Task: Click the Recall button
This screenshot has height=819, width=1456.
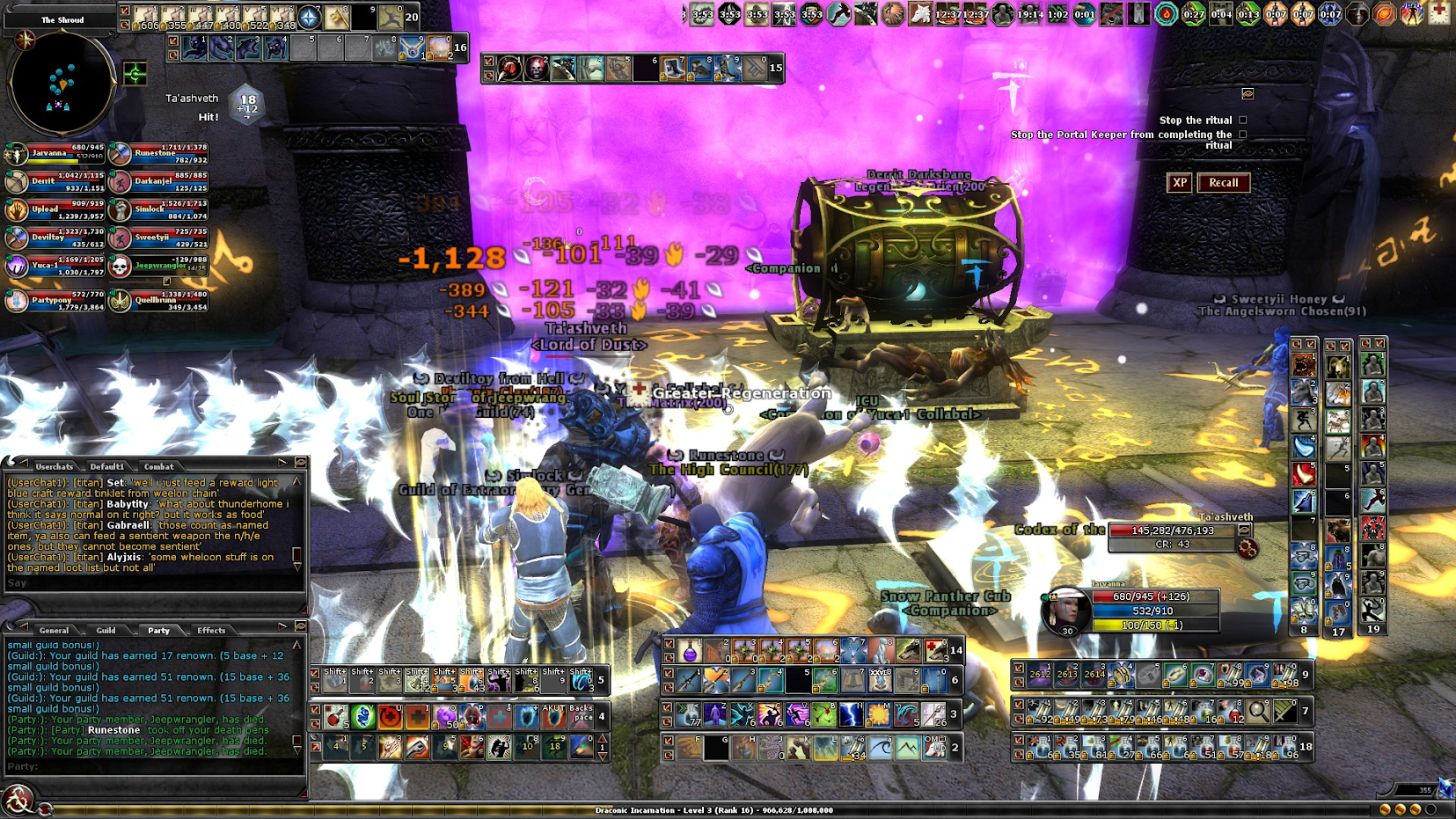Action: pos(1223,183)
